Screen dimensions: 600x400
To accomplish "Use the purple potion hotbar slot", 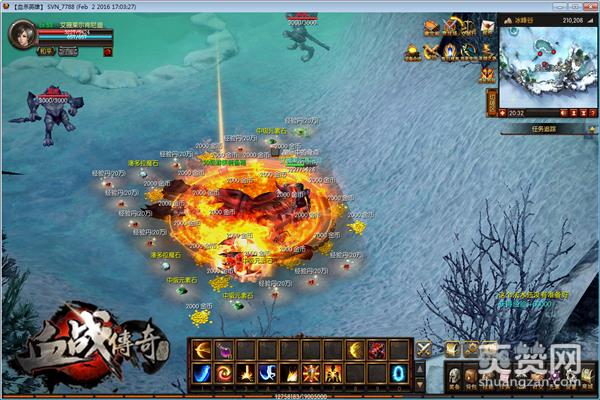I will [x=223, y=350].
